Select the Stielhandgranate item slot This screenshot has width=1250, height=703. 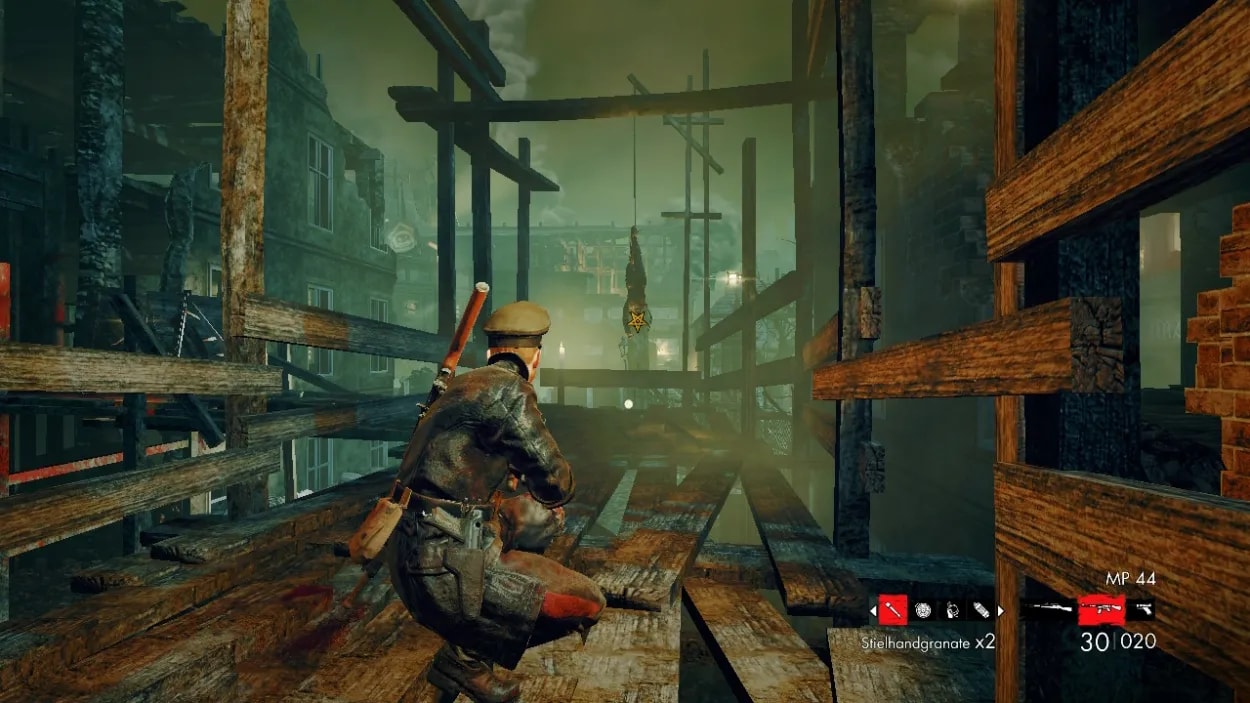click(x=893, y=608)
